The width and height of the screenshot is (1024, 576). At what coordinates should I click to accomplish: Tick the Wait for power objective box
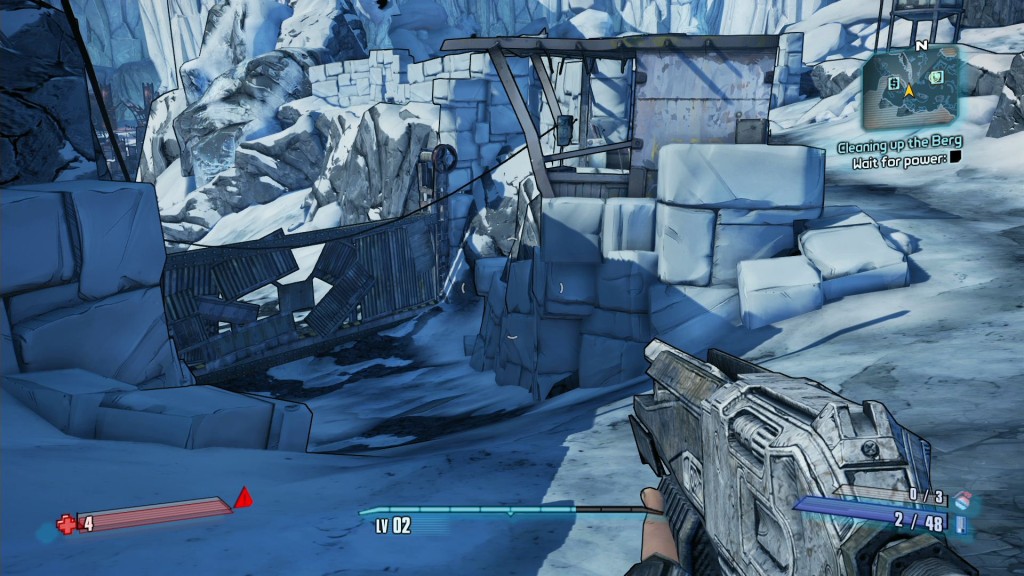(956, 159)
